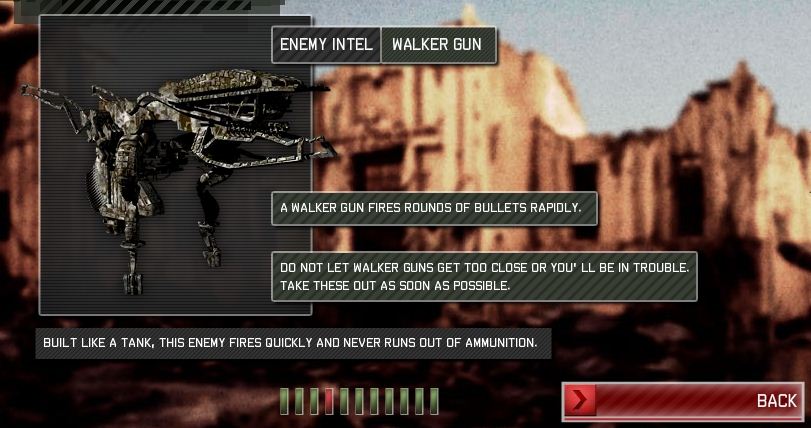The width and height of the screenshot is (811, 428).
Task: Go back using the red BACK button
Action: [683, 401]
